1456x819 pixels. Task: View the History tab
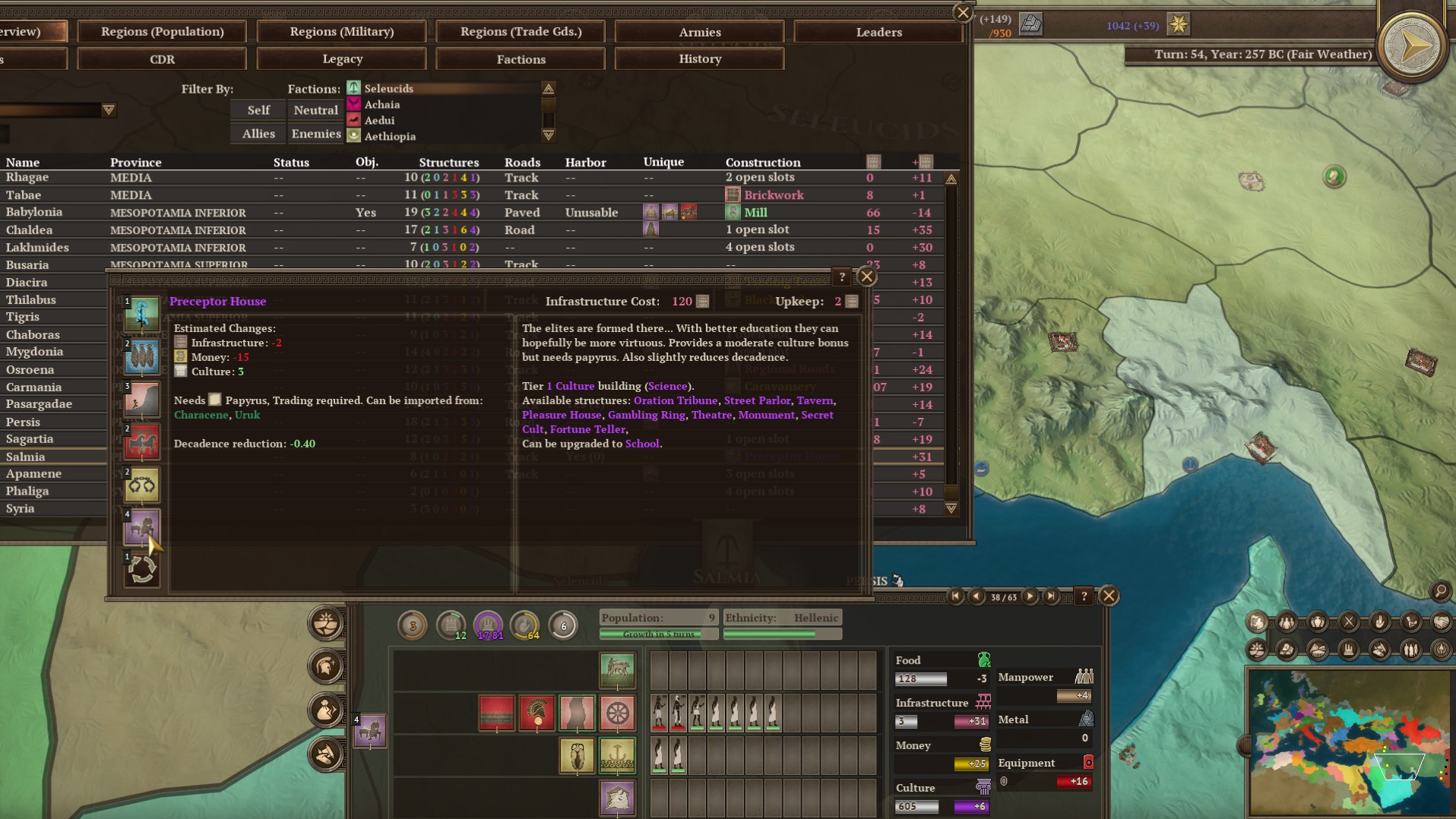click(699, 59)
